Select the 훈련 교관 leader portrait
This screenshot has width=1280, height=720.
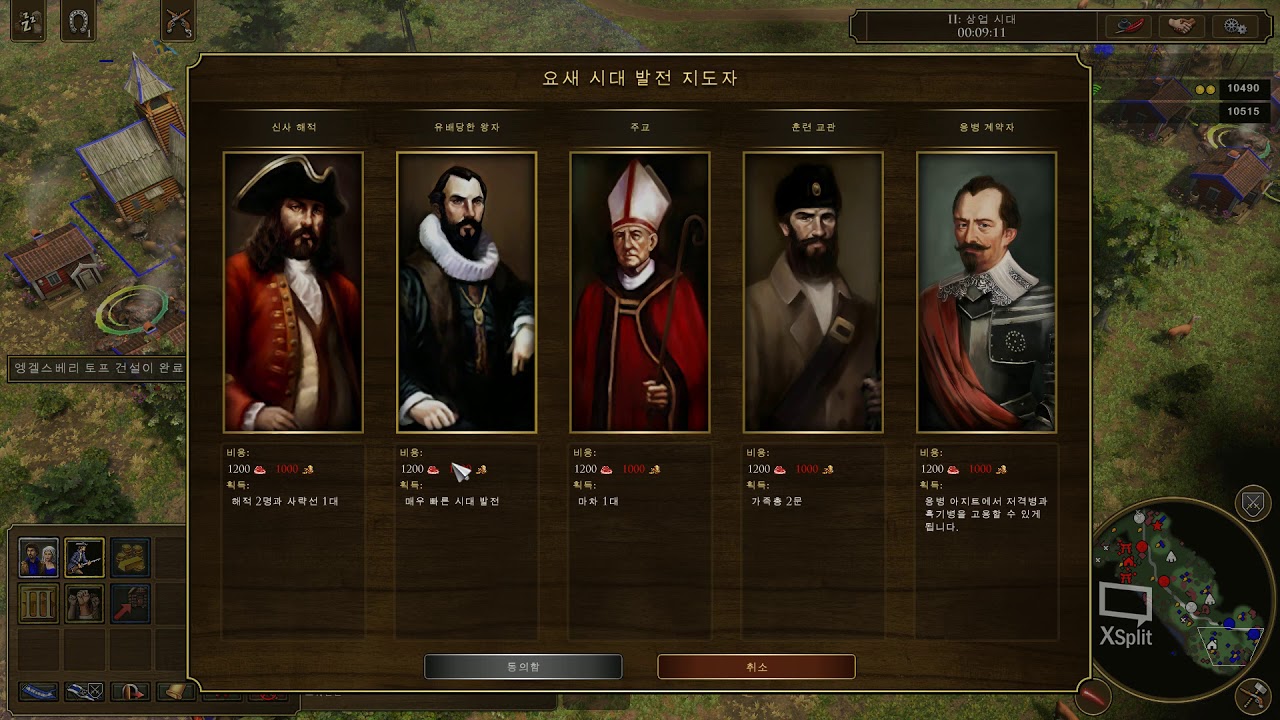point(813,292)
